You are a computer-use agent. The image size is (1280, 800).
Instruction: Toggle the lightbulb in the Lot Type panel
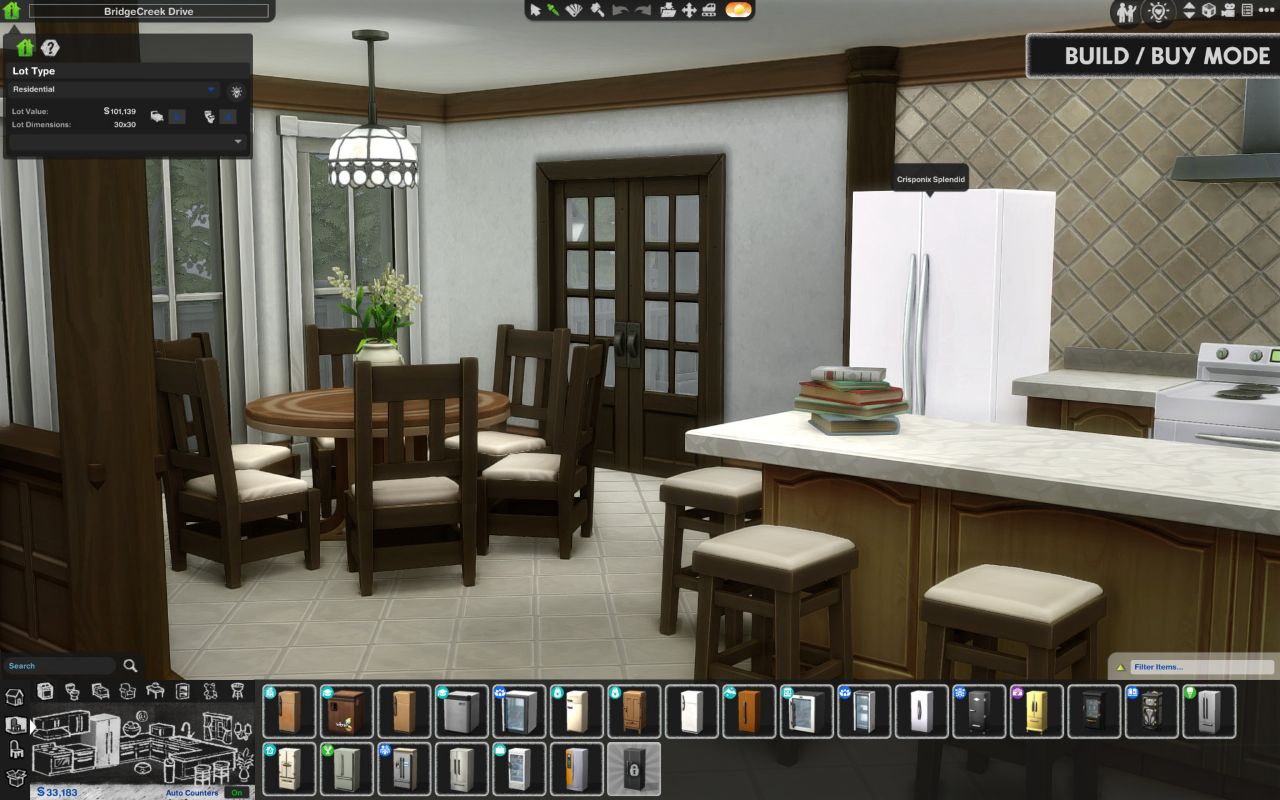click(234, 91)
